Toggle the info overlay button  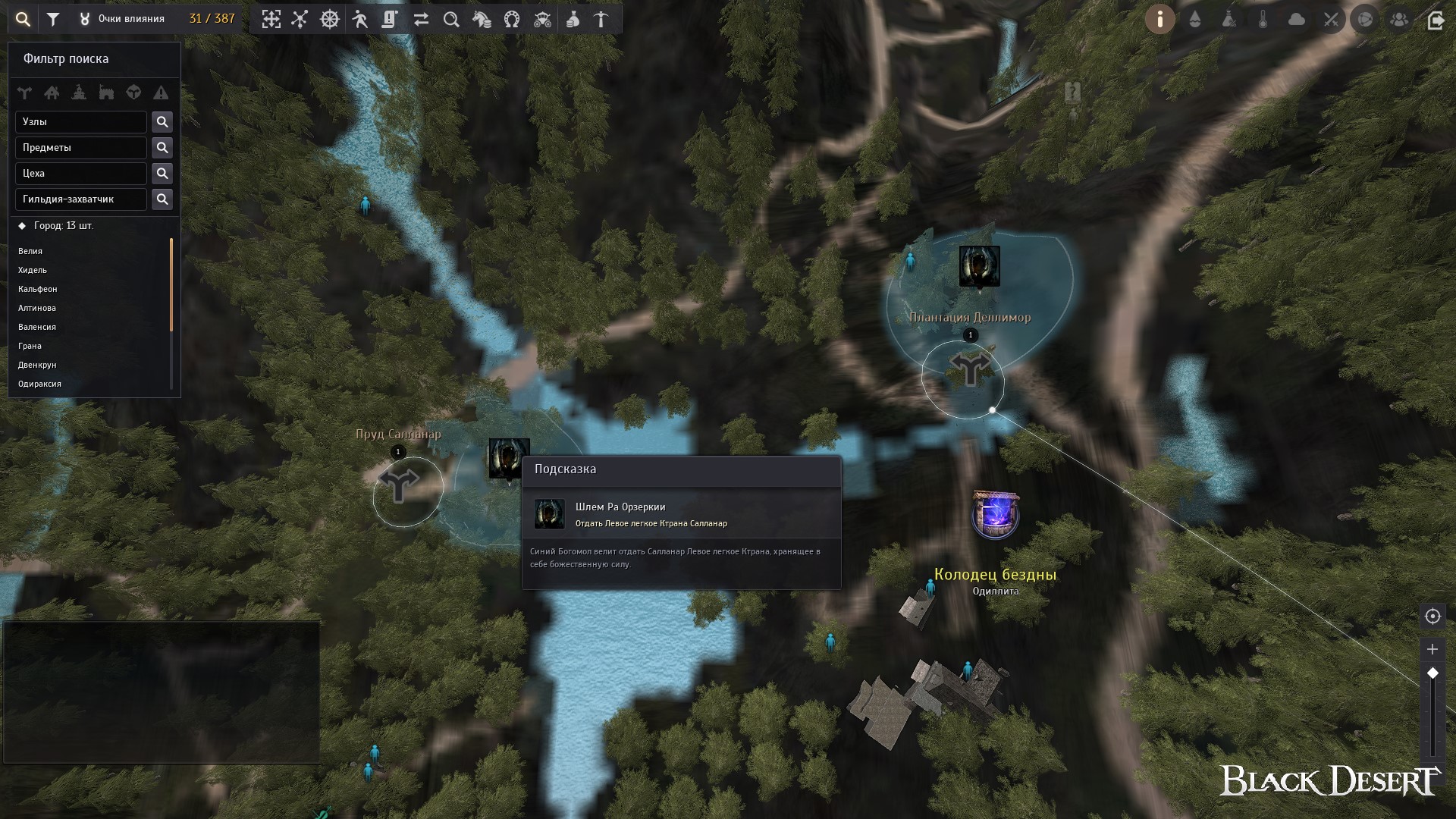(1159, 20)
